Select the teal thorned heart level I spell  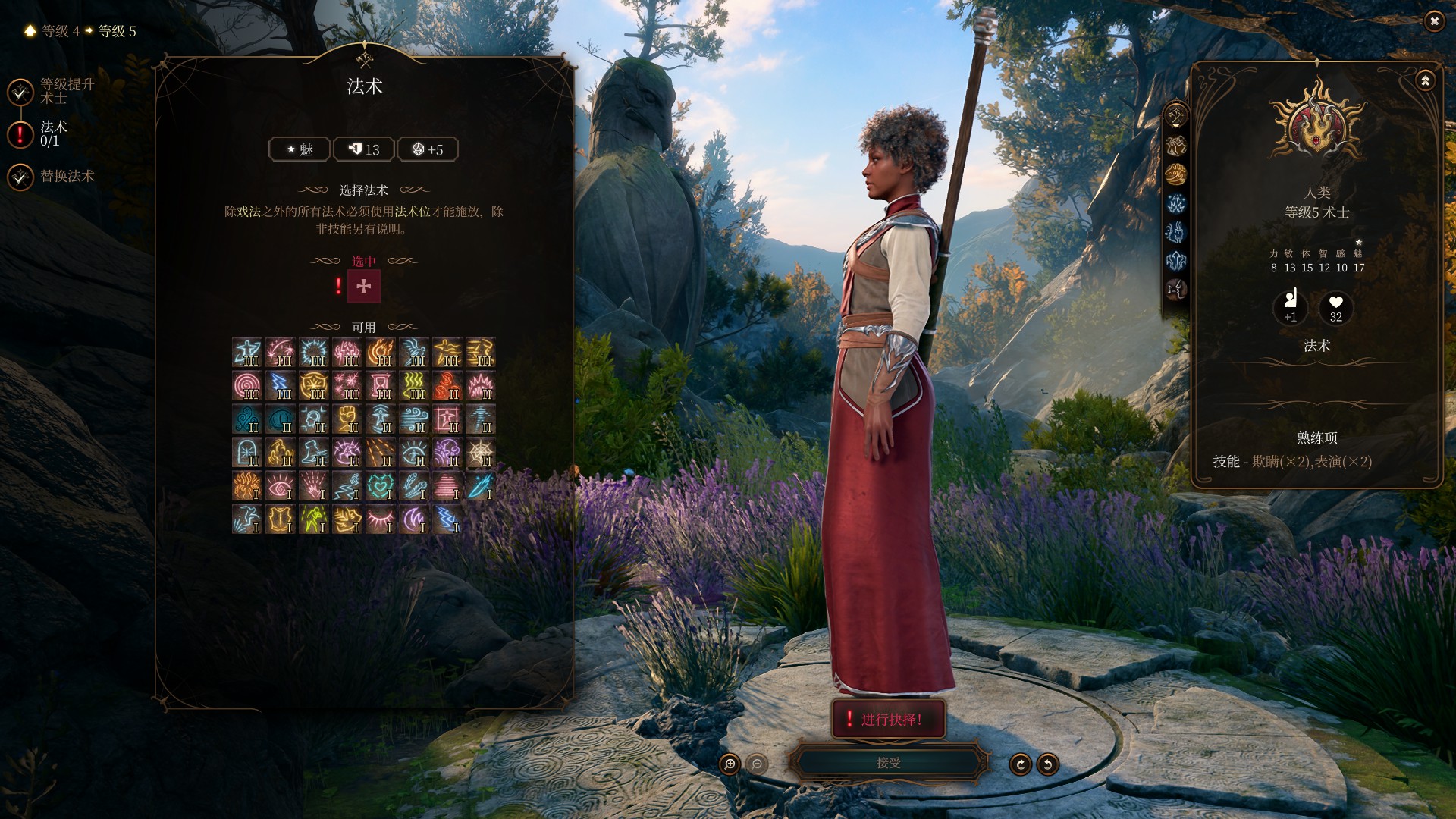(381, 486)
